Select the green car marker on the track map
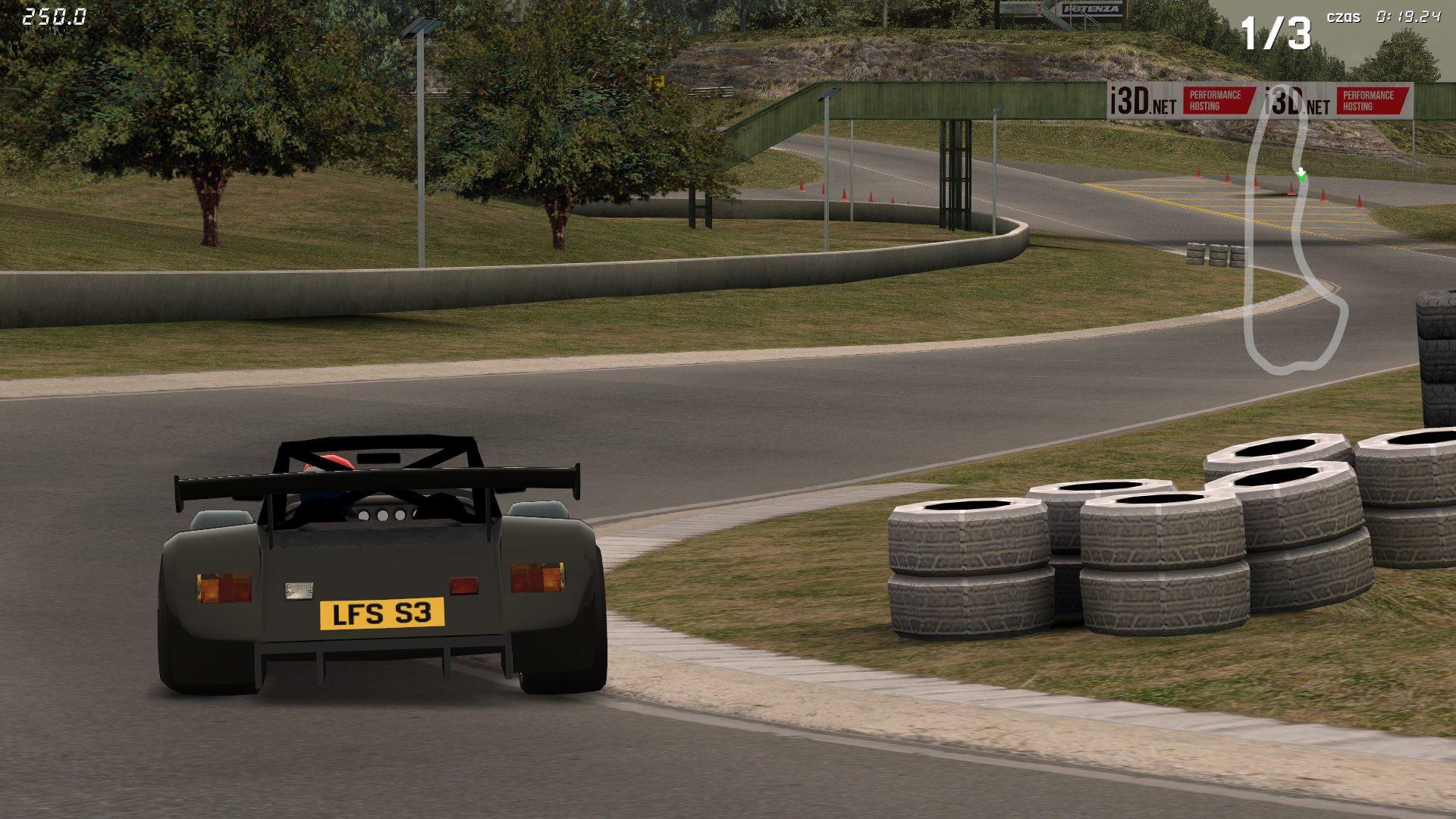1456x819 pixels. pos(1301,176)
